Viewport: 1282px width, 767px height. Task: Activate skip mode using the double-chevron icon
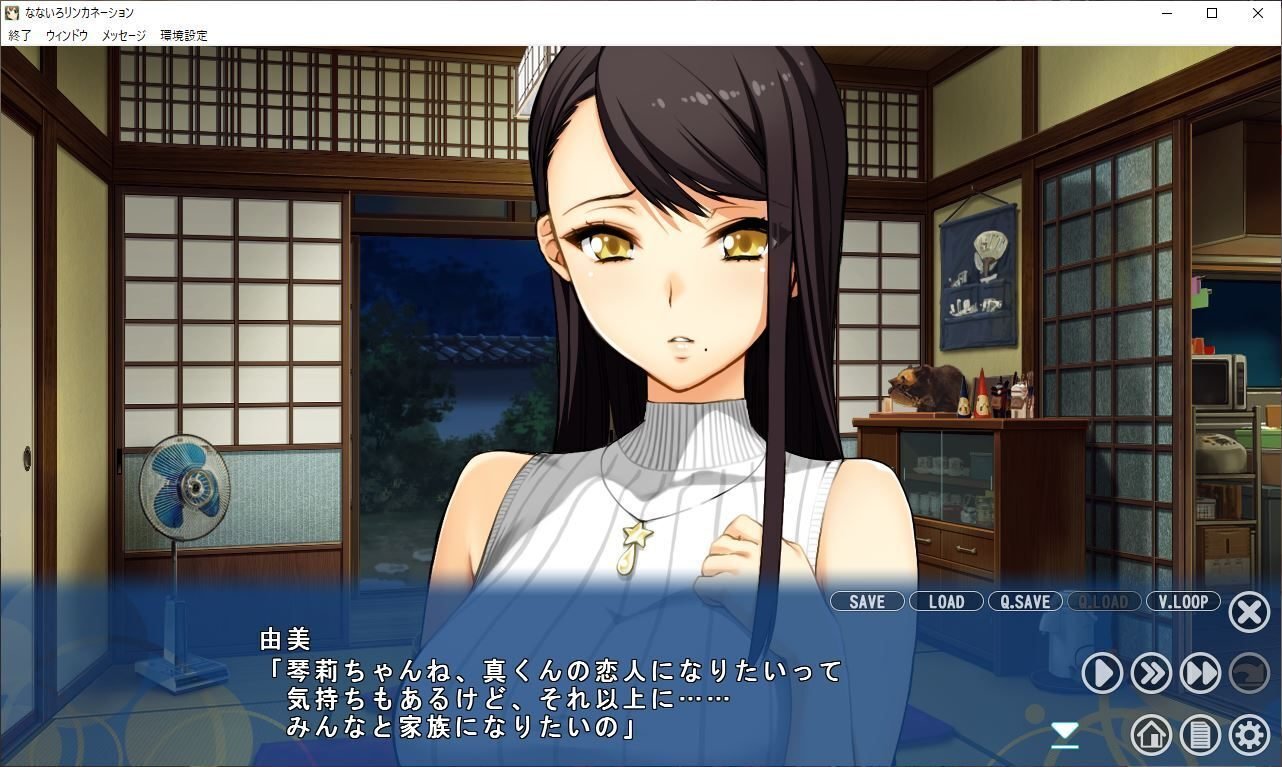coord(1150,673)
